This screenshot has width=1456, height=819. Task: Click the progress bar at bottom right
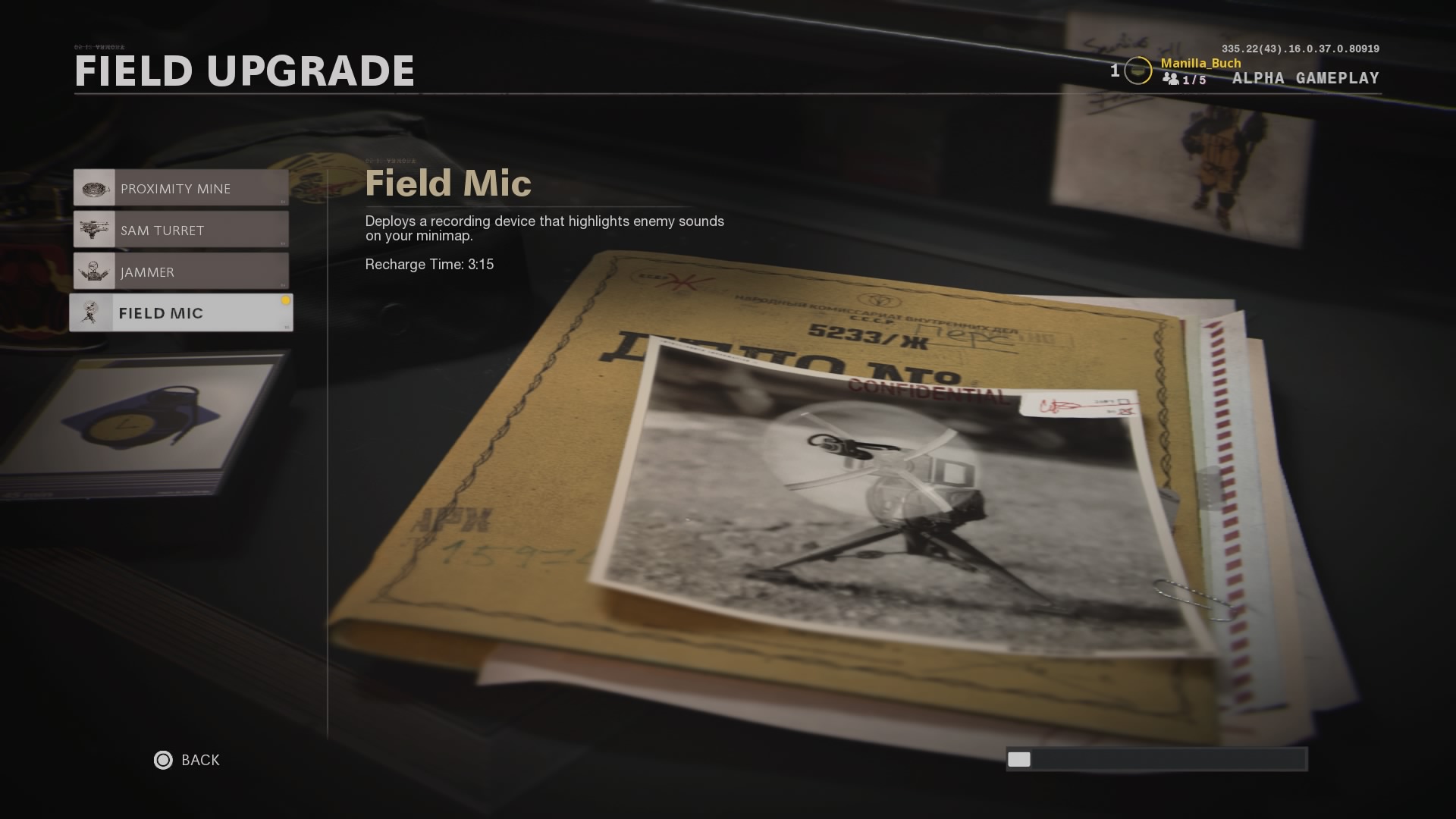pyautogui.click(x=1156, y=759)
